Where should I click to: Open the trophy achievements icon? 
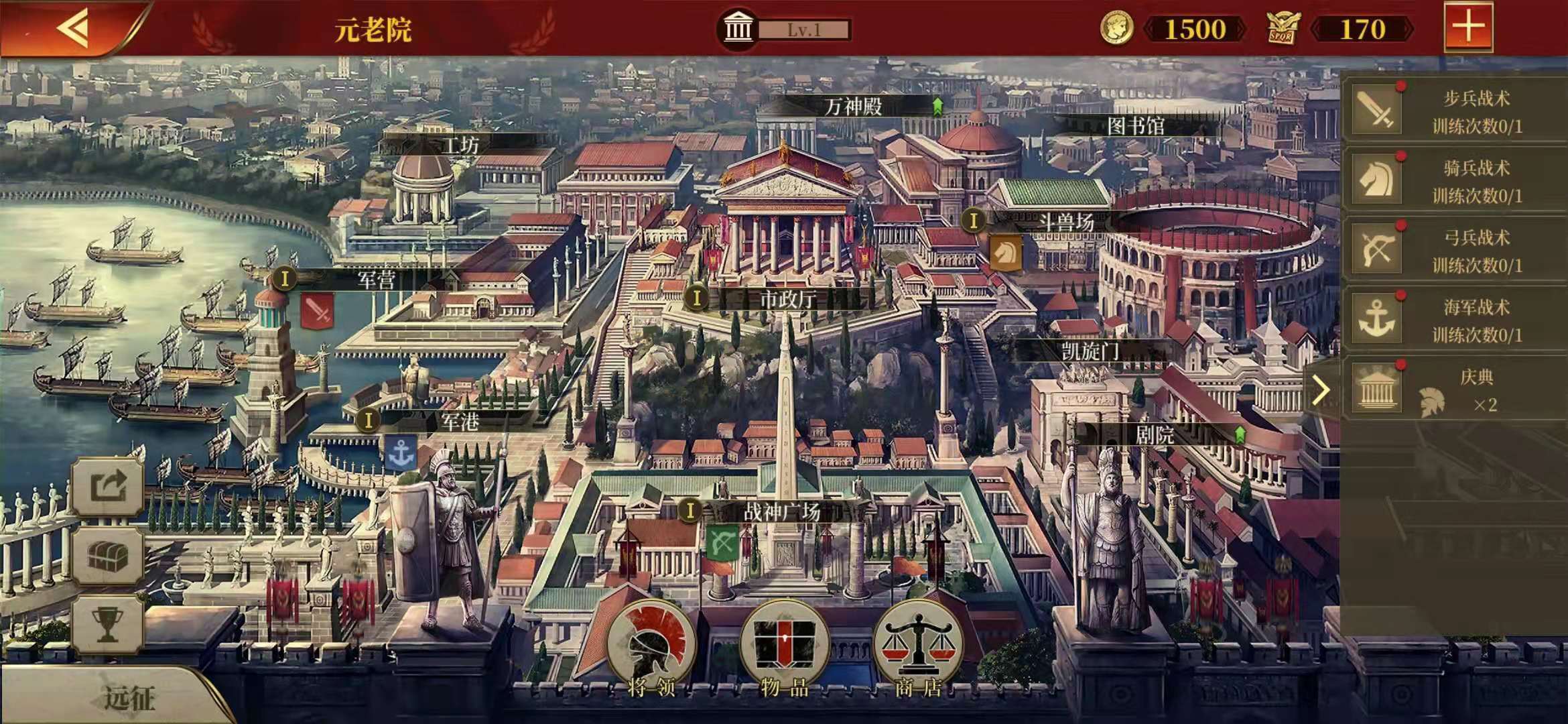coord(108,625)
